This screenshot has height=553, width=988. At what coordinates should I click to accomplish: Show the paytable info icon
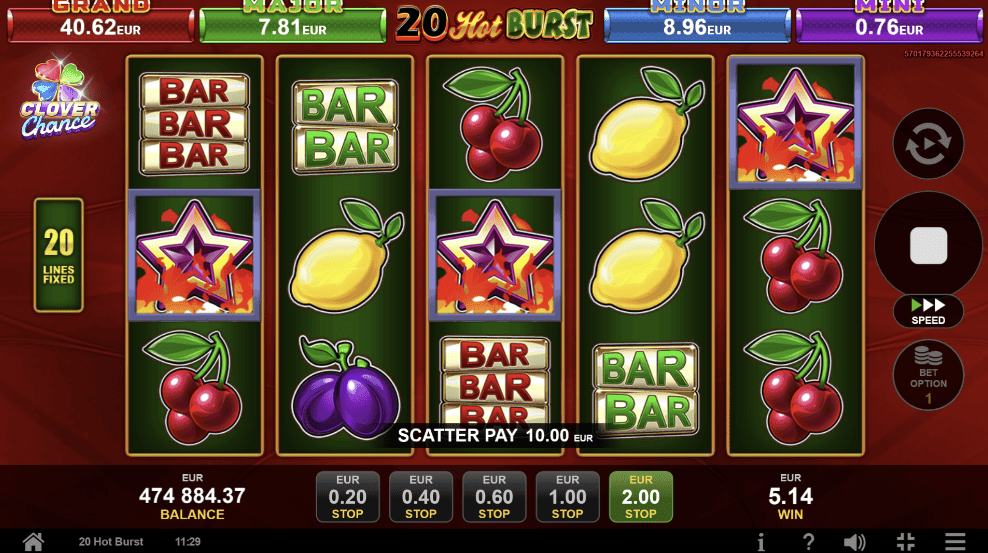[761, 542]
